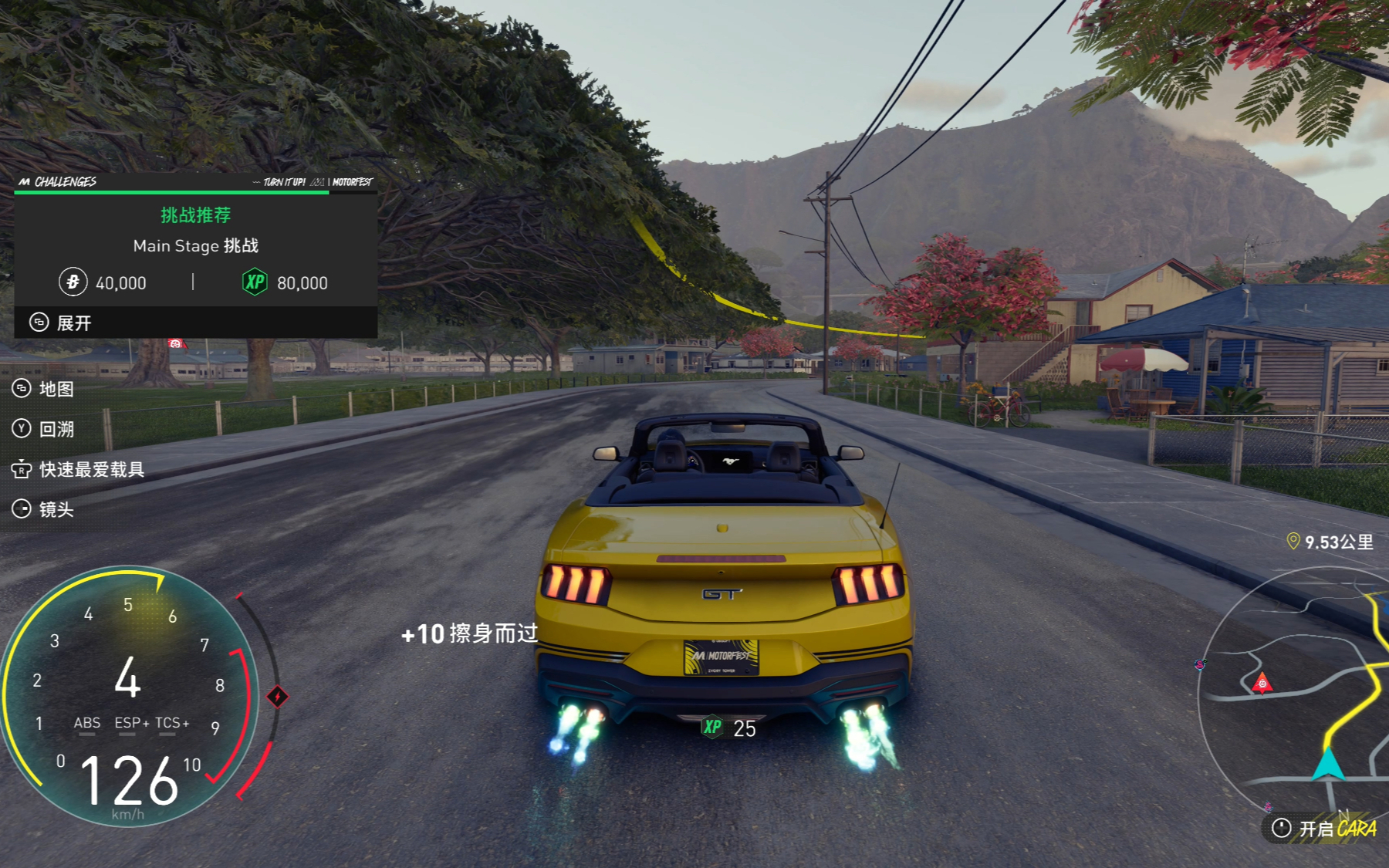
Task: Click the cyan player arrow on minimap
Action: 1328,764
